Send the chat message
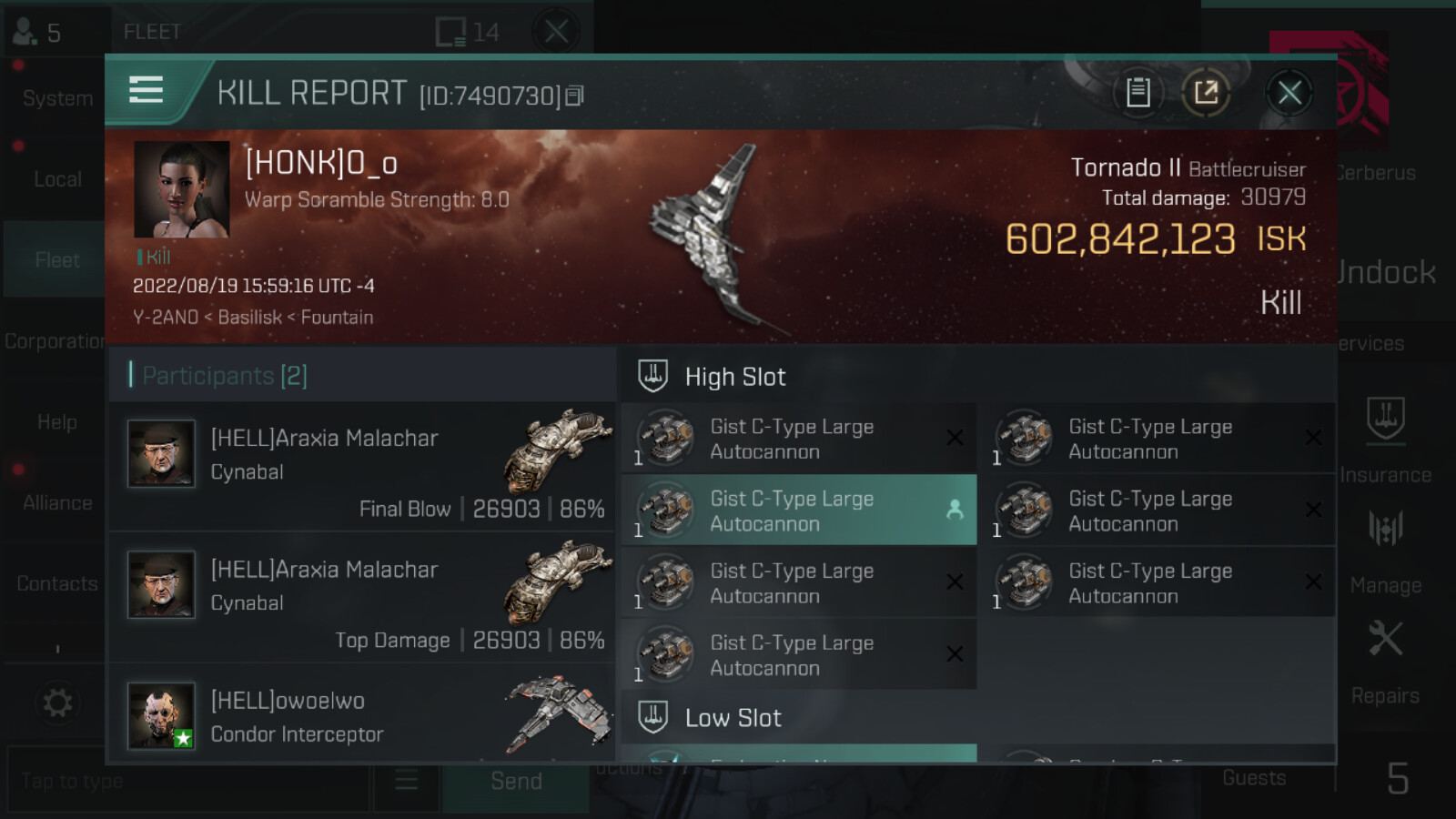This screenshot has height=819, width=1456. pyautogui.click(x=515, y=782)
